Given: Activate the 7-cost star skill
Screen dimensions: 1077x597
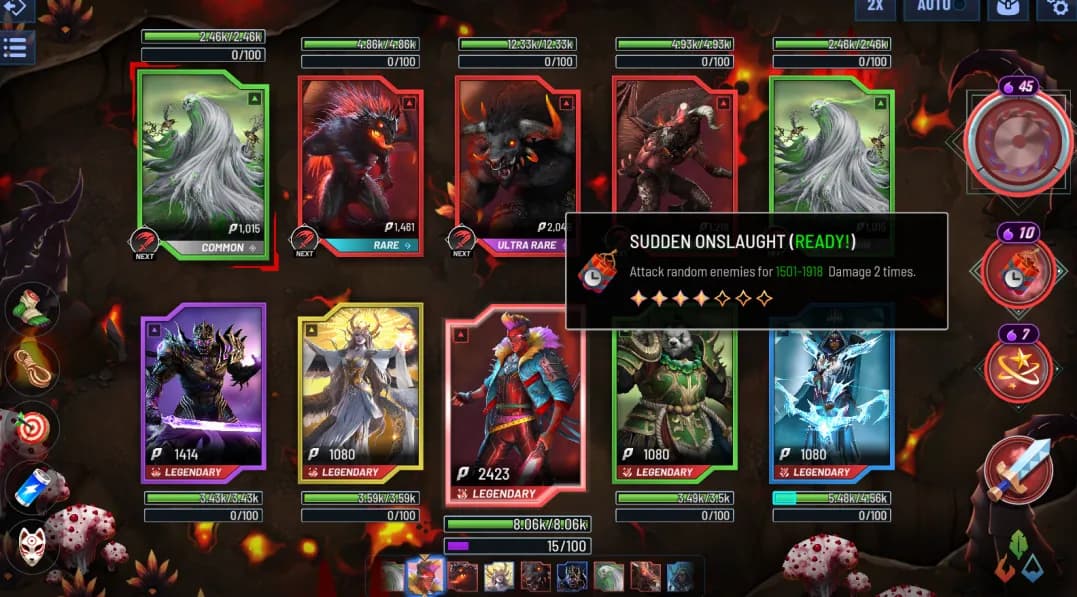Looking at the screenshot, I should pyautogui.click(x=1018, y=368).
